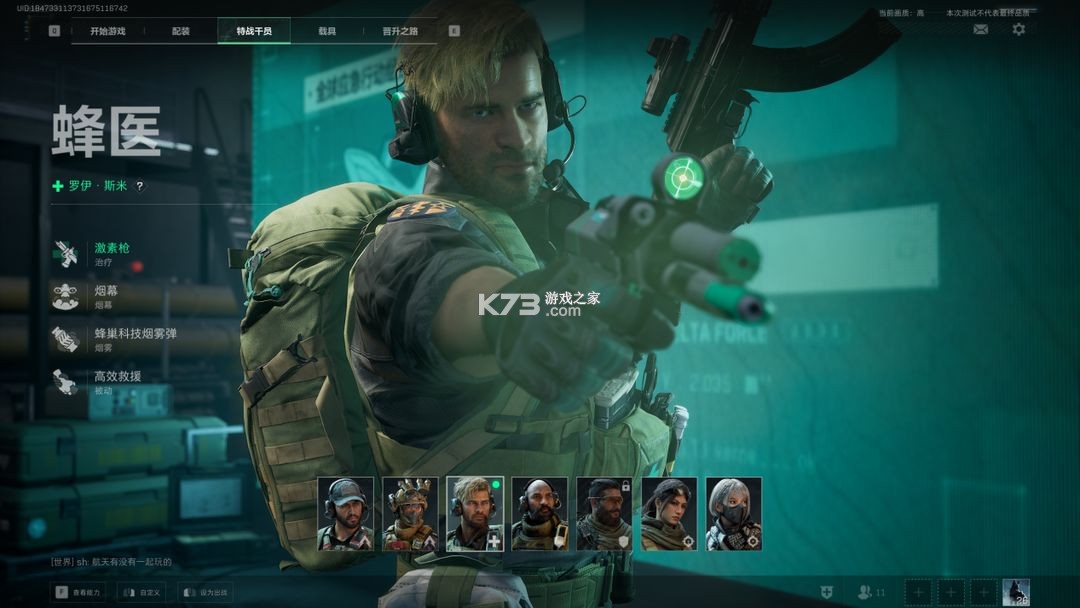Choose the operator portrait wearing a baseball cap
Screen dimensions: 1080x608
(x=346, y=514)
